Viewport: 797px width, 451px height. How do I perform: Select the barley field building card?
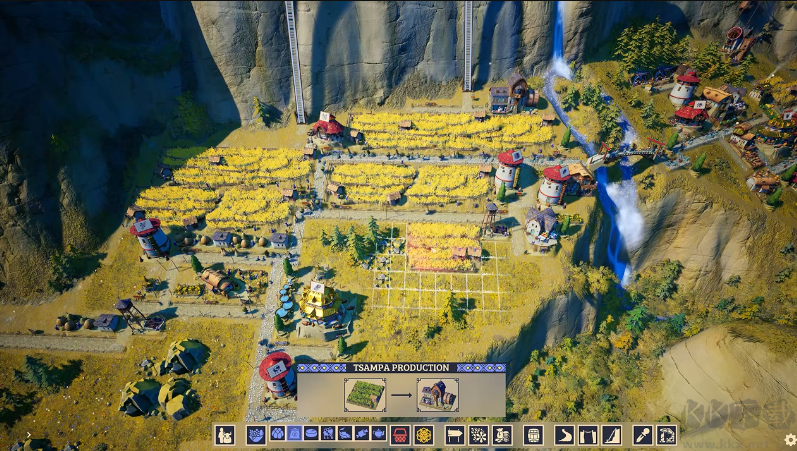364,394
